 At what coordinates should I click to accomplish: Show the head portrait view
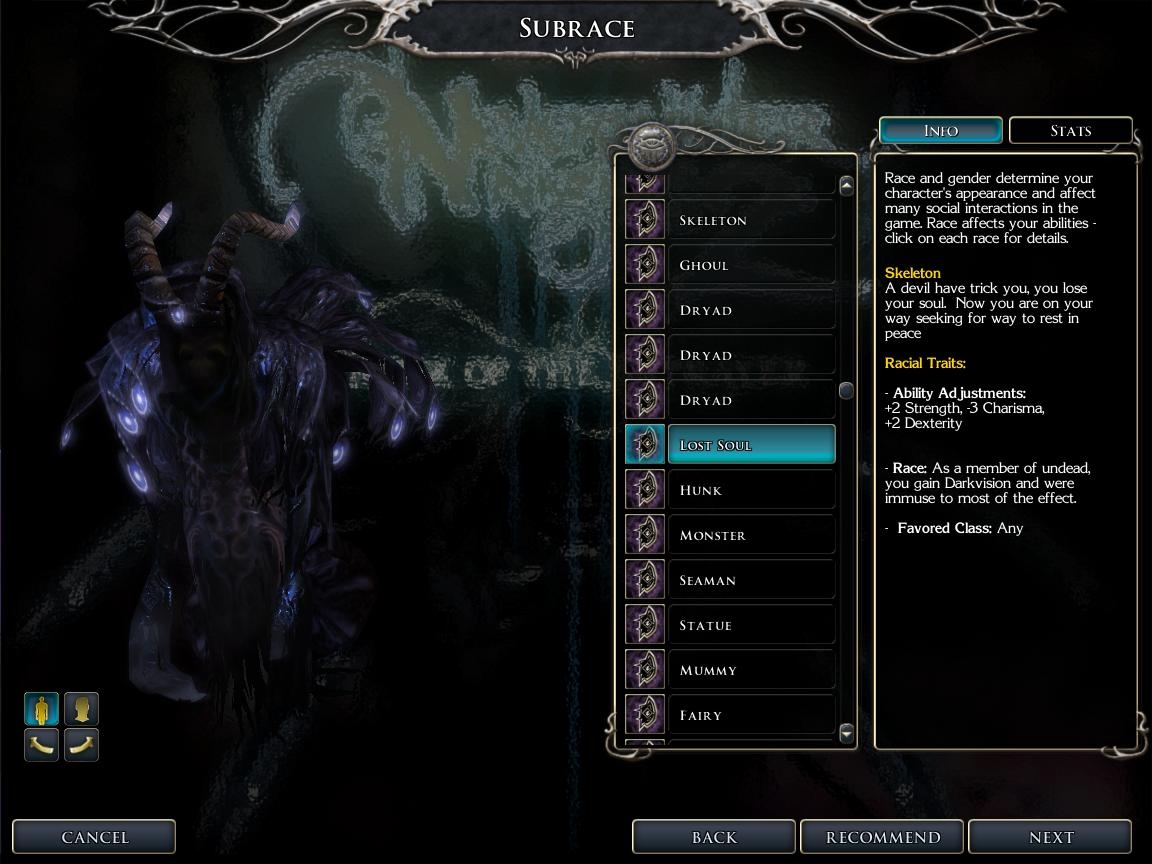(x=82, y=709)
